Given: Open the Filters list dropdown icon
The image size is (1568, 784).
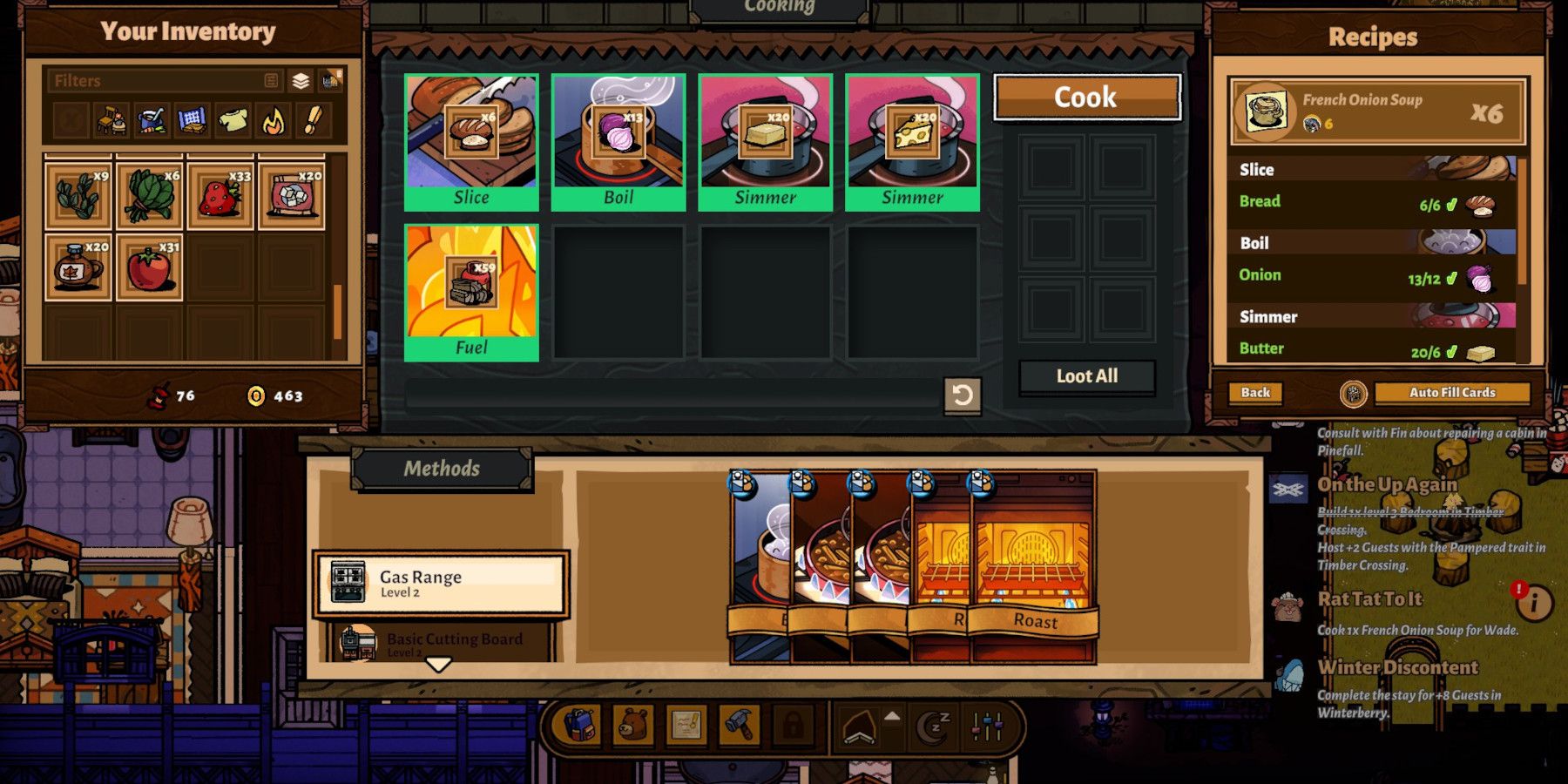Looking at the screenshot, I should pyautogui.click(x=271, y=80).
